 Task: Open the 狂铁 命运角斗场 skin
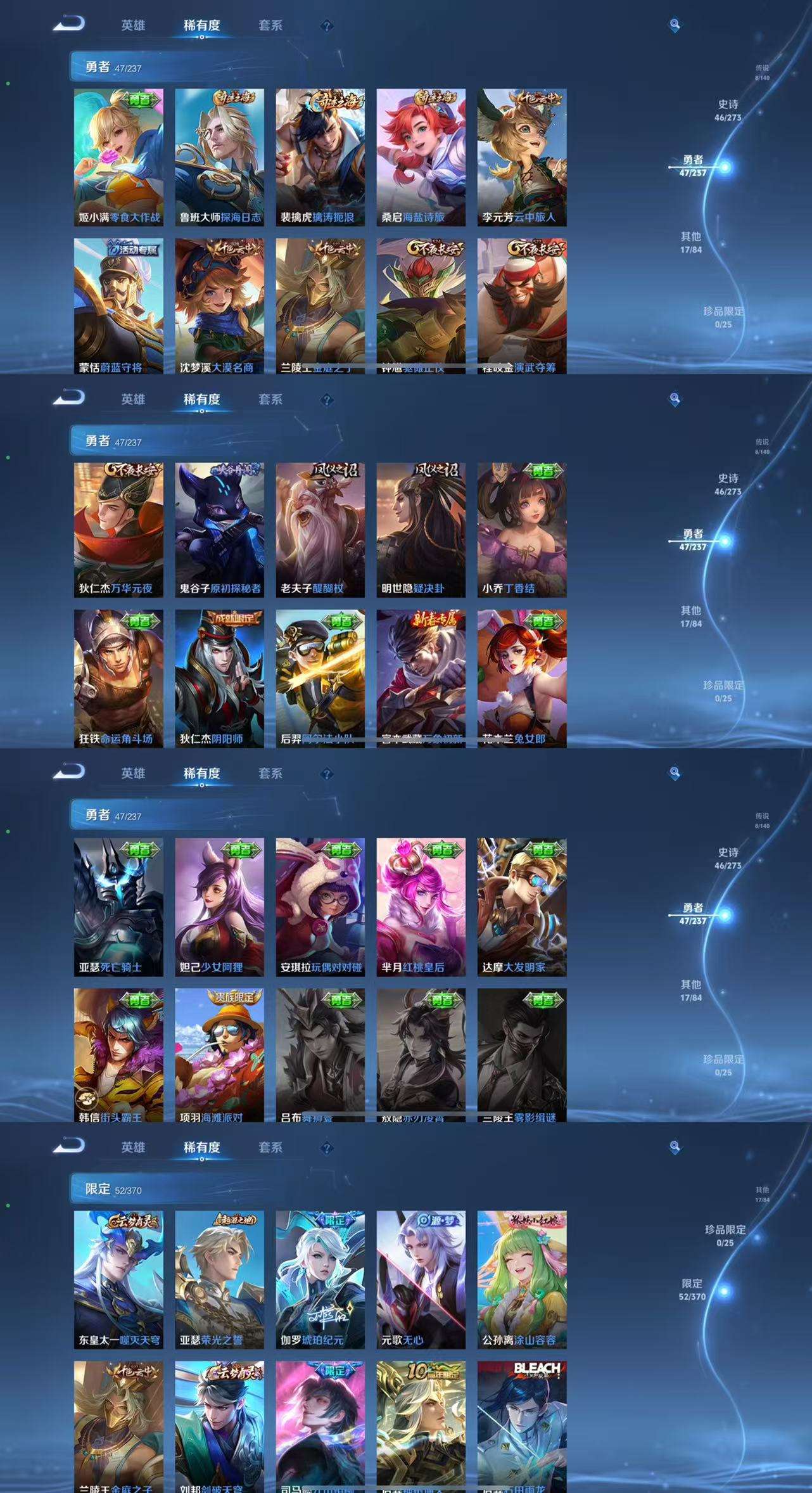[118, 678]
